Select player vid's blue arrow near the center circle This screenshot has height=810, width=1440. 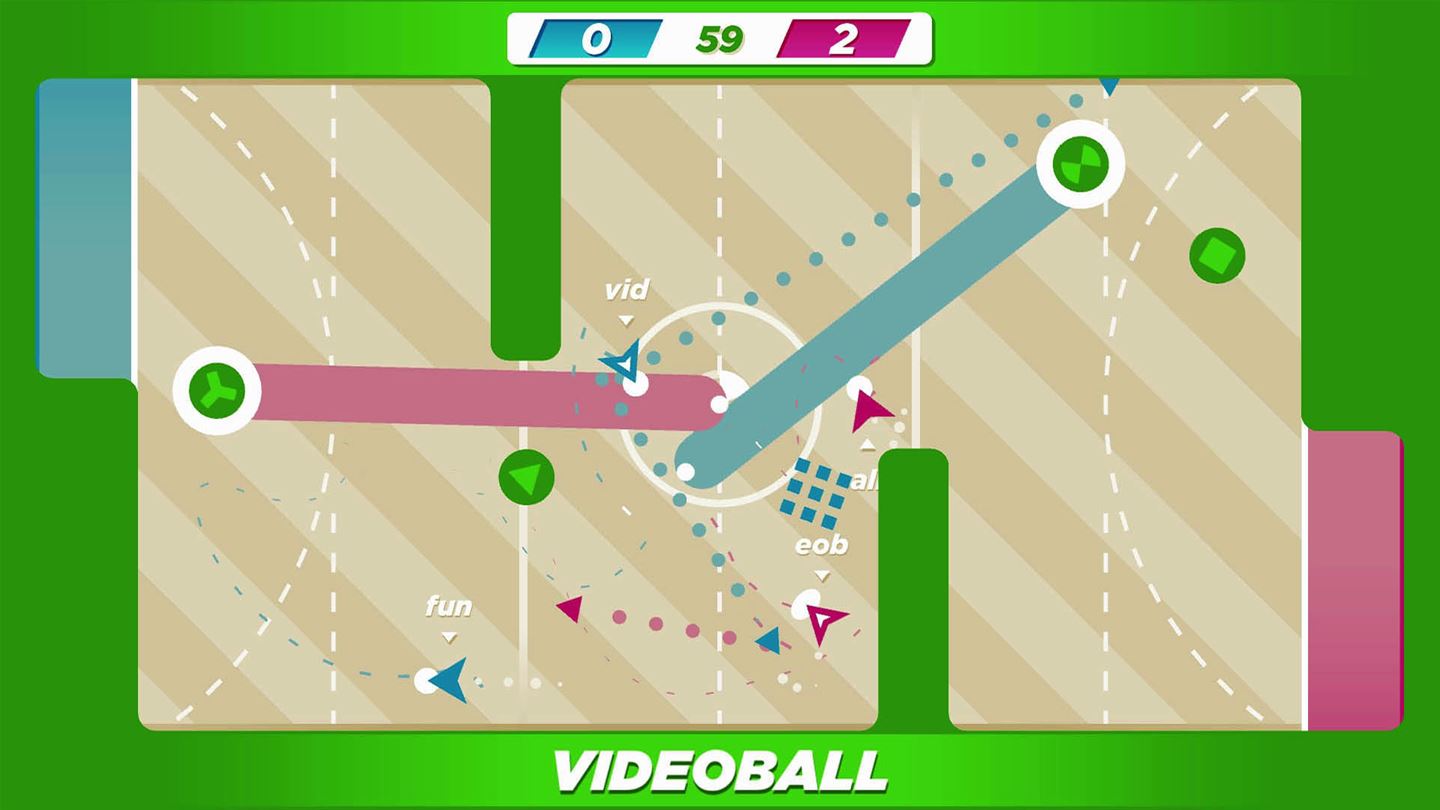tap(625, 363)
